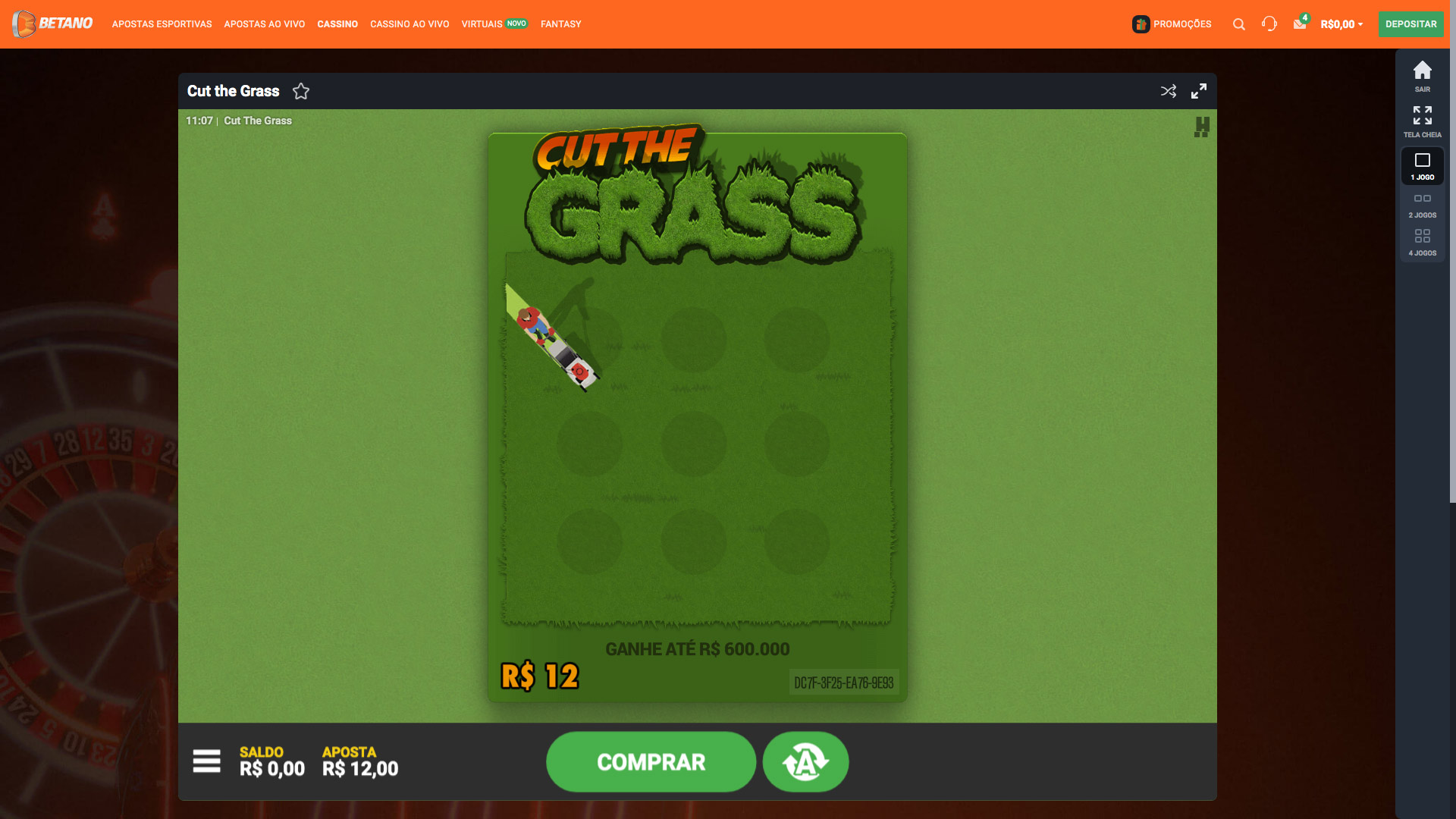Exit the game via the SAIR home icon

click(x=1422, y=71)
